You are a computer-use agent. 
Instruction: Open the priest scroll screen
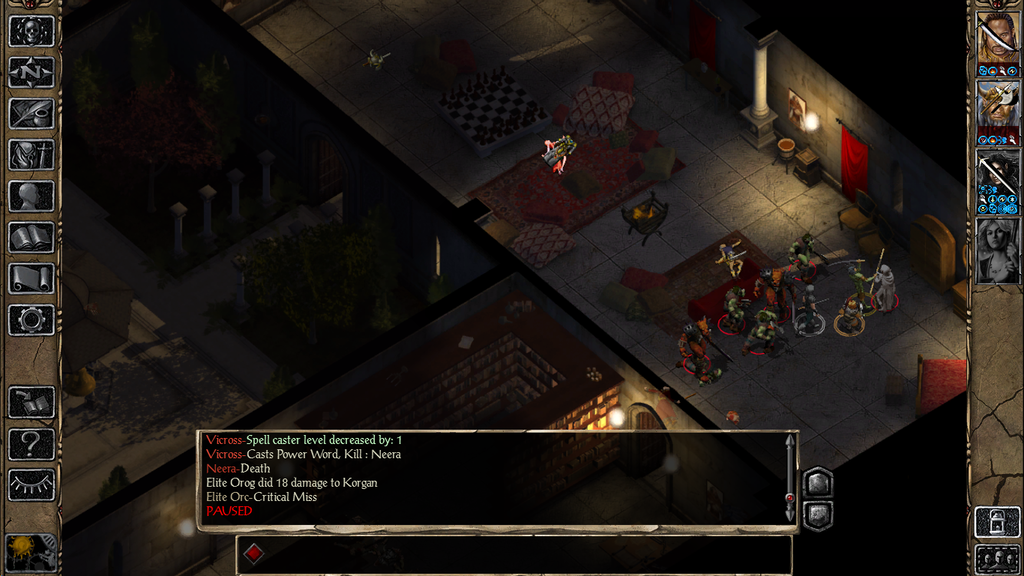[31, 278]
